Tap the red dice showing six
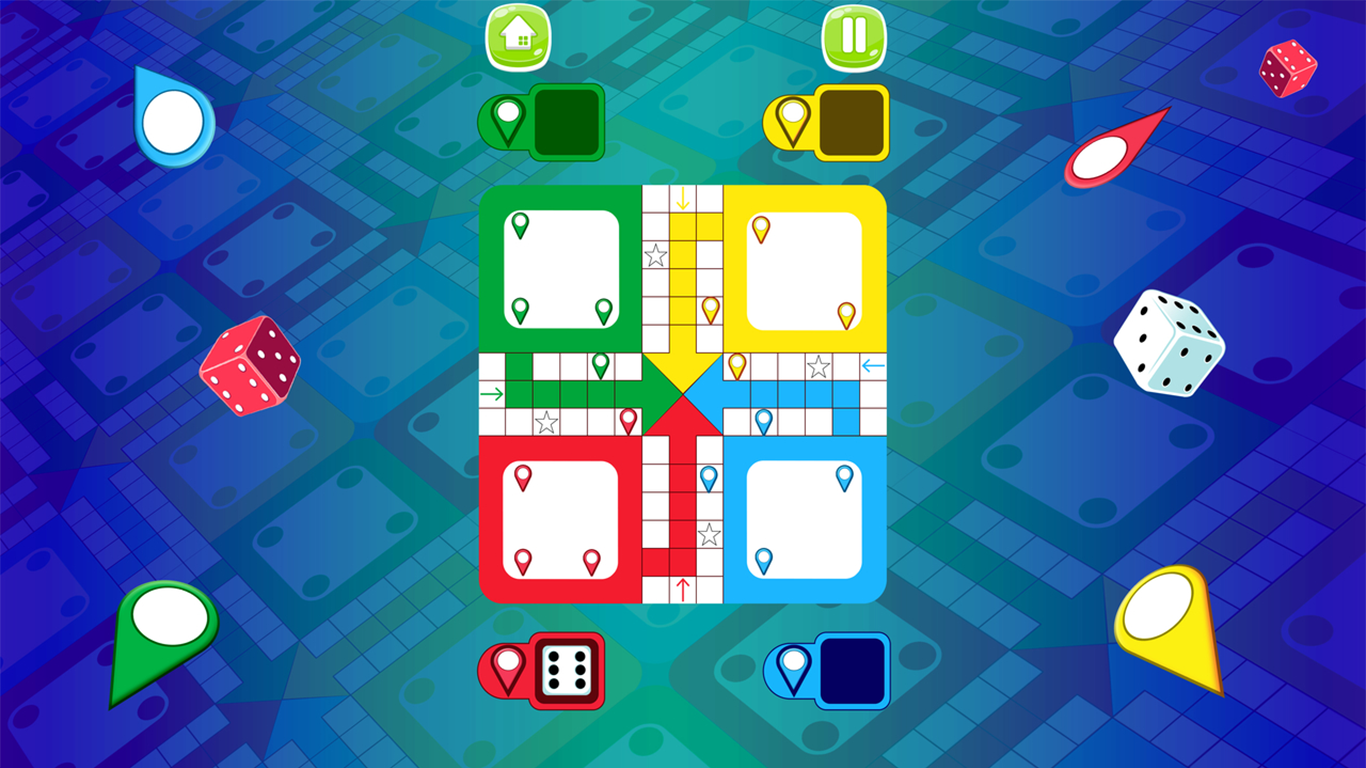The height and width of the screenshot is (768, 1366). coord(565,671)
